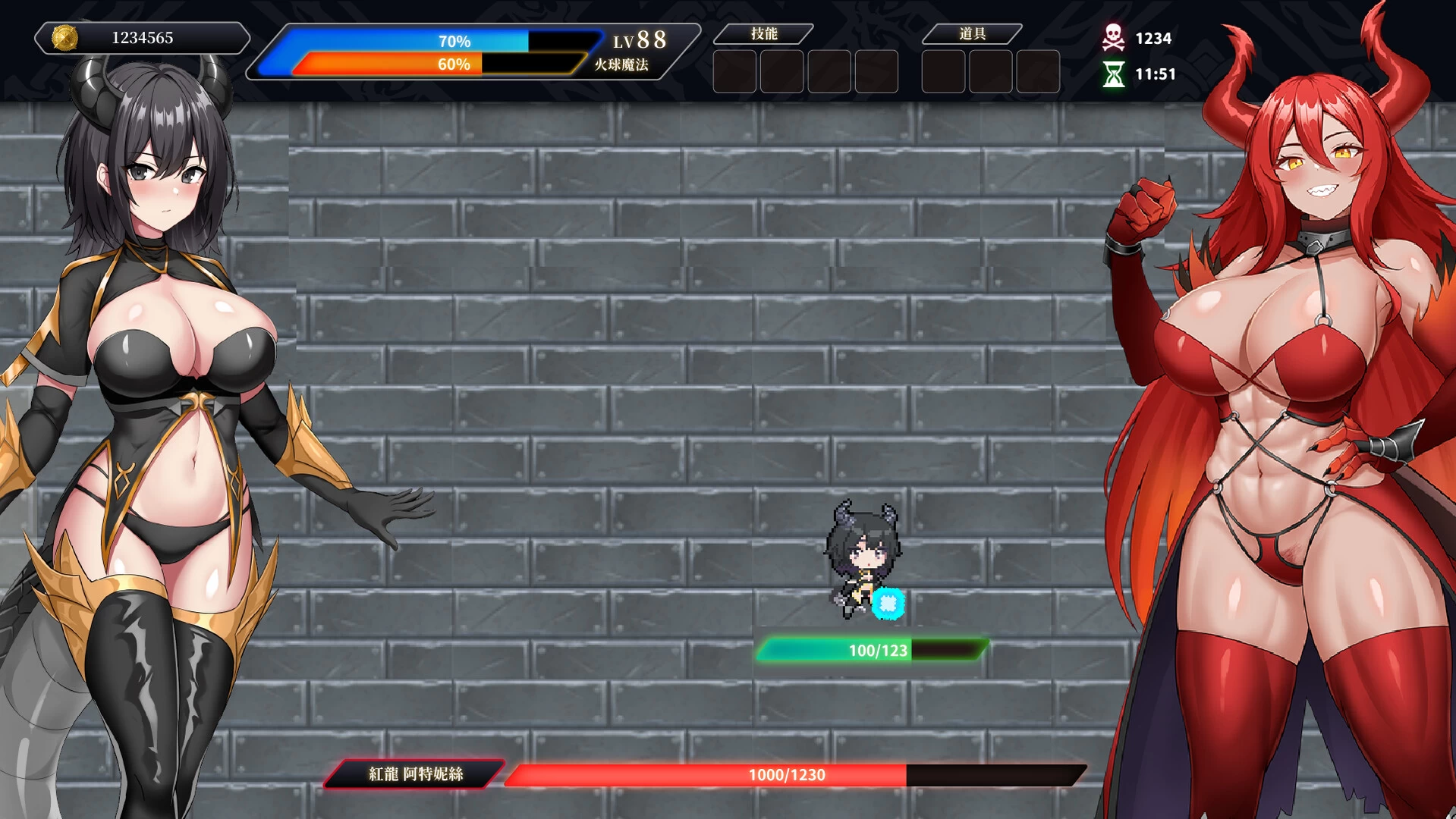Click the LV 88 level display
1456x819 pixels.
641,39
